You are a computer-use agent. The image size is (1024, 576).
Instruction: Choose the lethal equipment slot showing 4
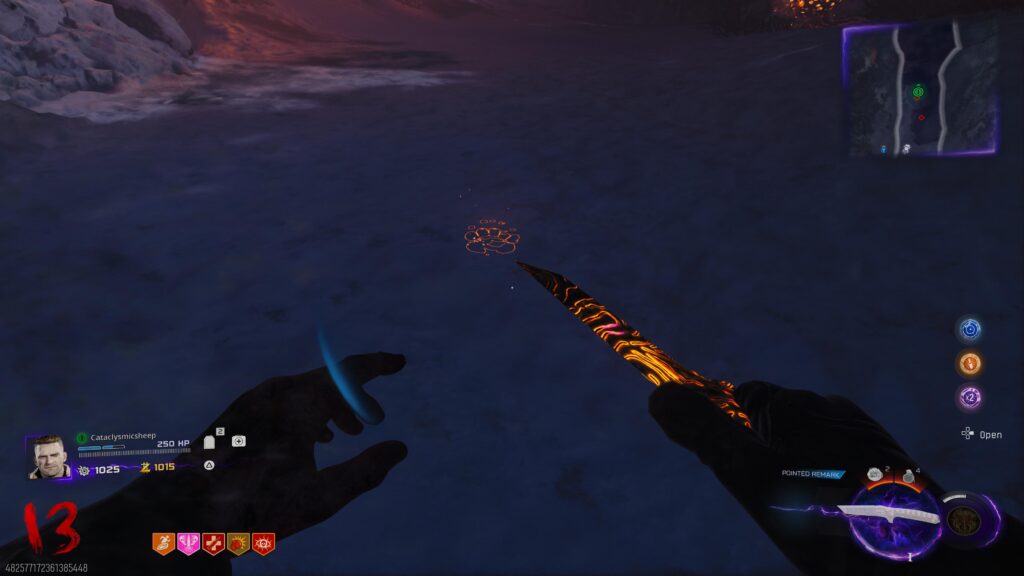click(x=907, y=477)
